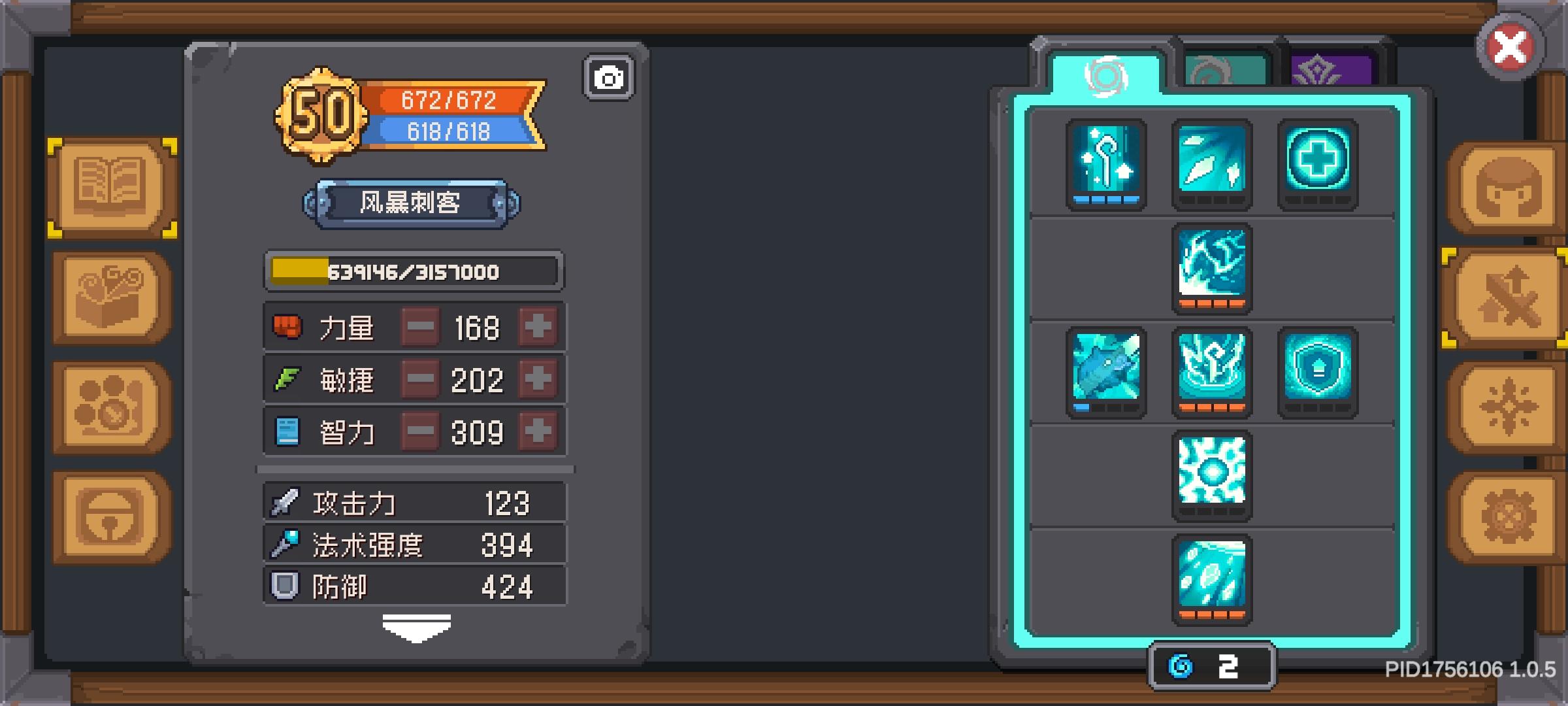Screen dimensions: 1568x706
Task: Select the healing cross skill icon
Action: (1317, 163)
